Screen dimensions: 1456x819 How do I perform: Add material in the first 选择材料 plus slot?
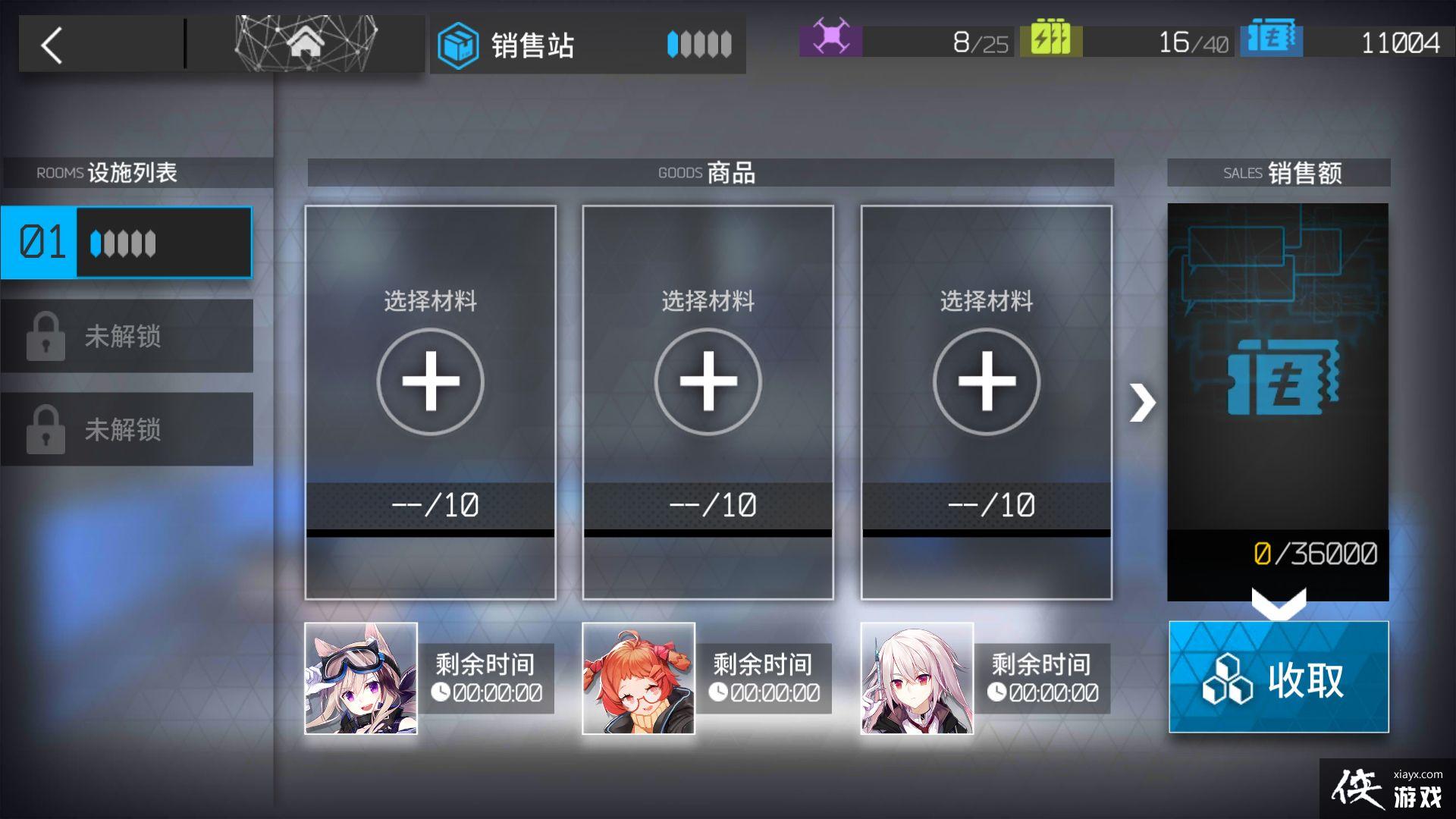(x=430, y=381)
